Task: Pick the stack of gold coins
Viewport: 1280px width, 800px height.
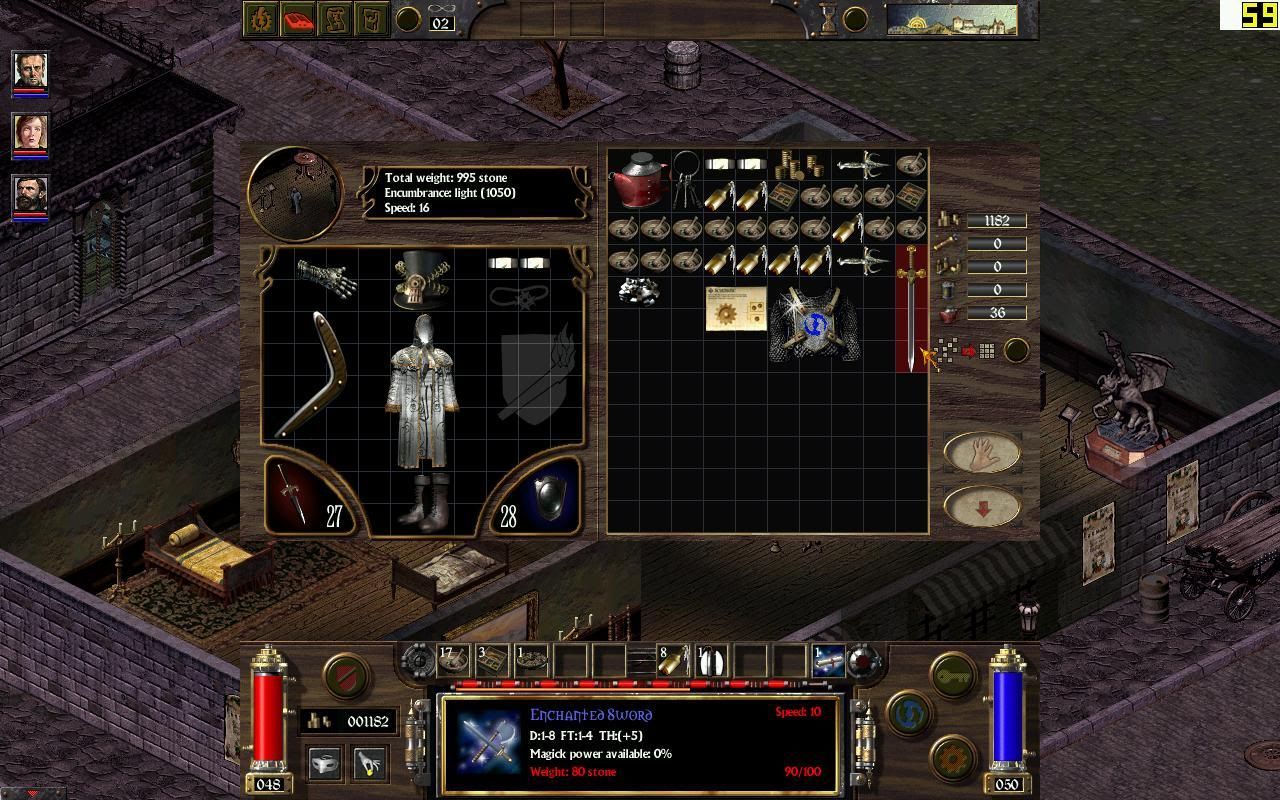Action: (x=797, y=164)
